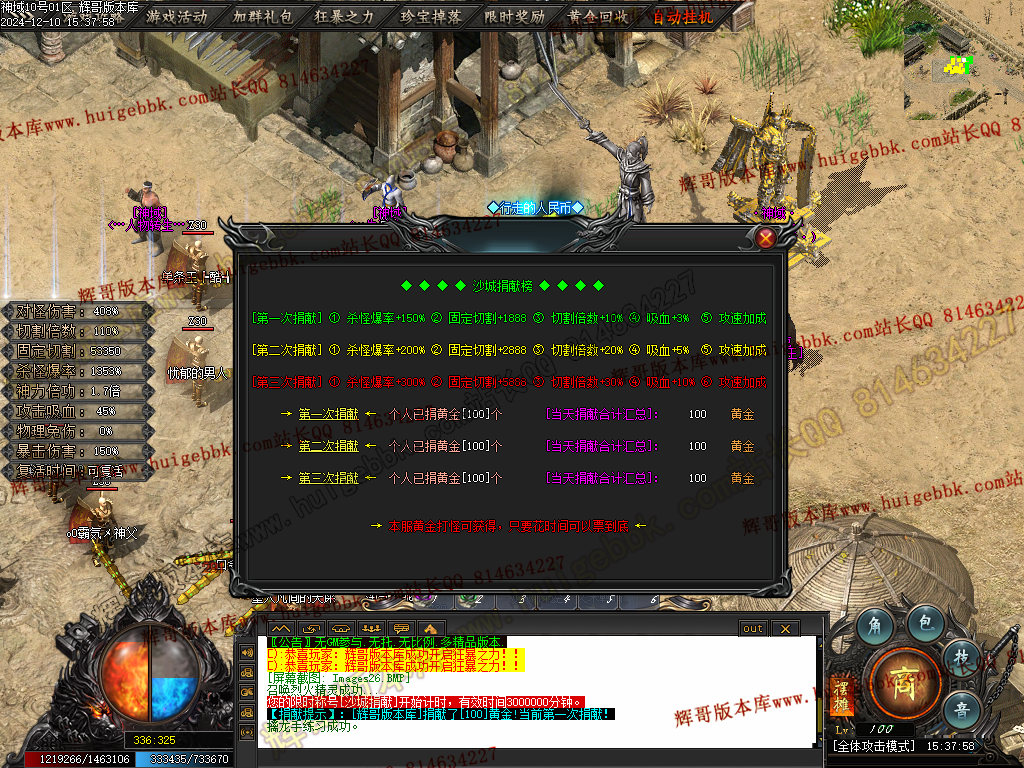This screenshot has height=768, width=1024.
Task: Toggle 自动挂机 auto-battle
Action: tap(684, 16)
